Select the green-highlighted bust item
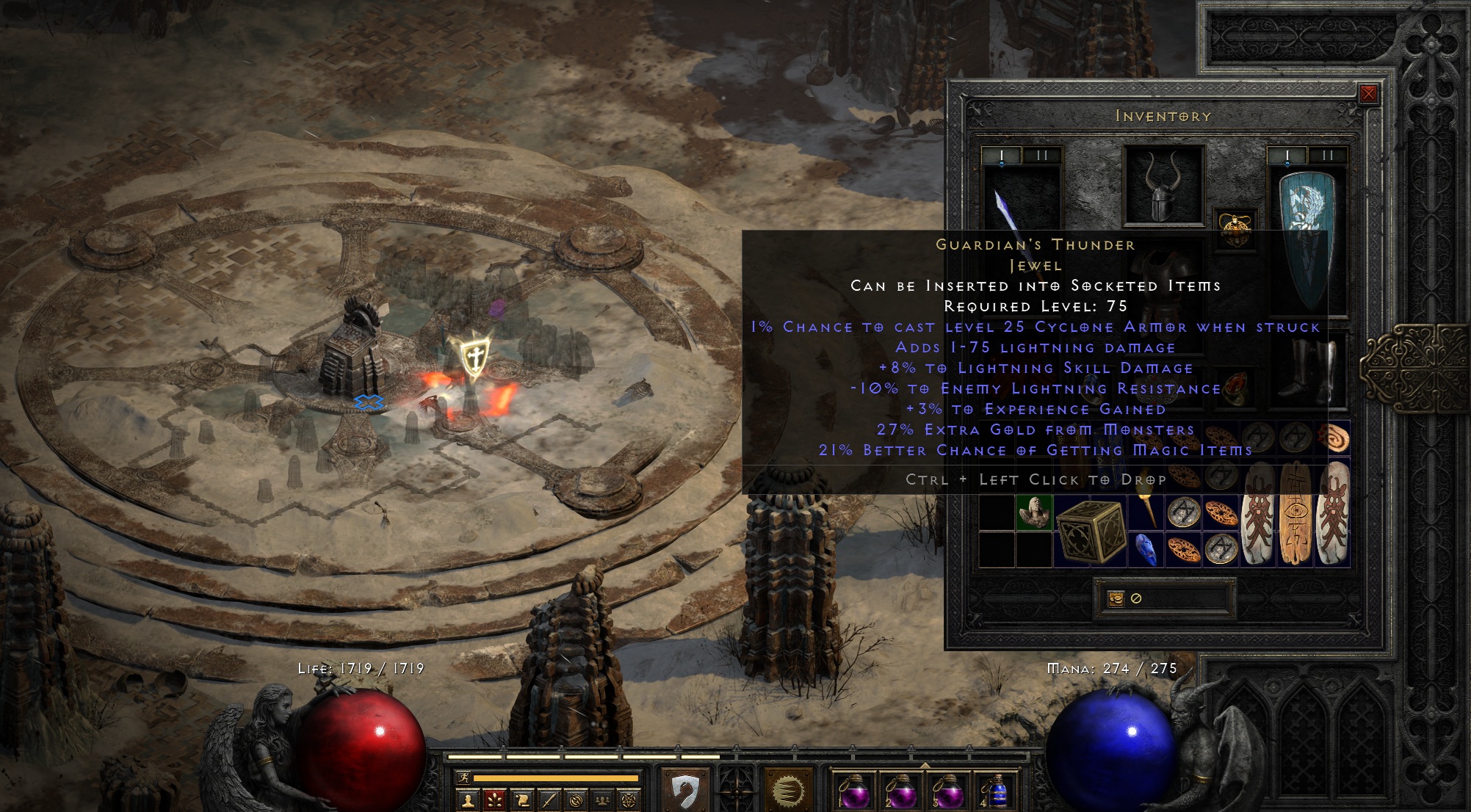1471x812 pixels. pos(1034,512)
